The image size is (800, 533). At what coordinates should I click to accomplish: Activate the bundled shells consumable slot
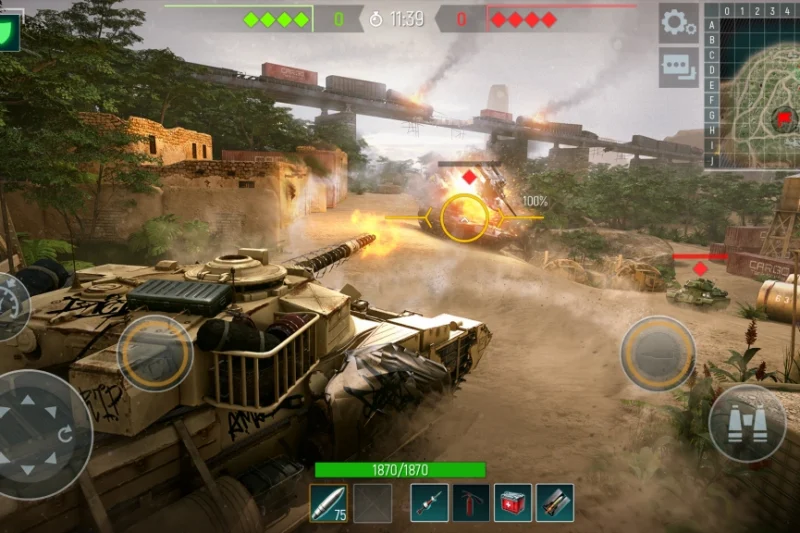pos(555,503)
